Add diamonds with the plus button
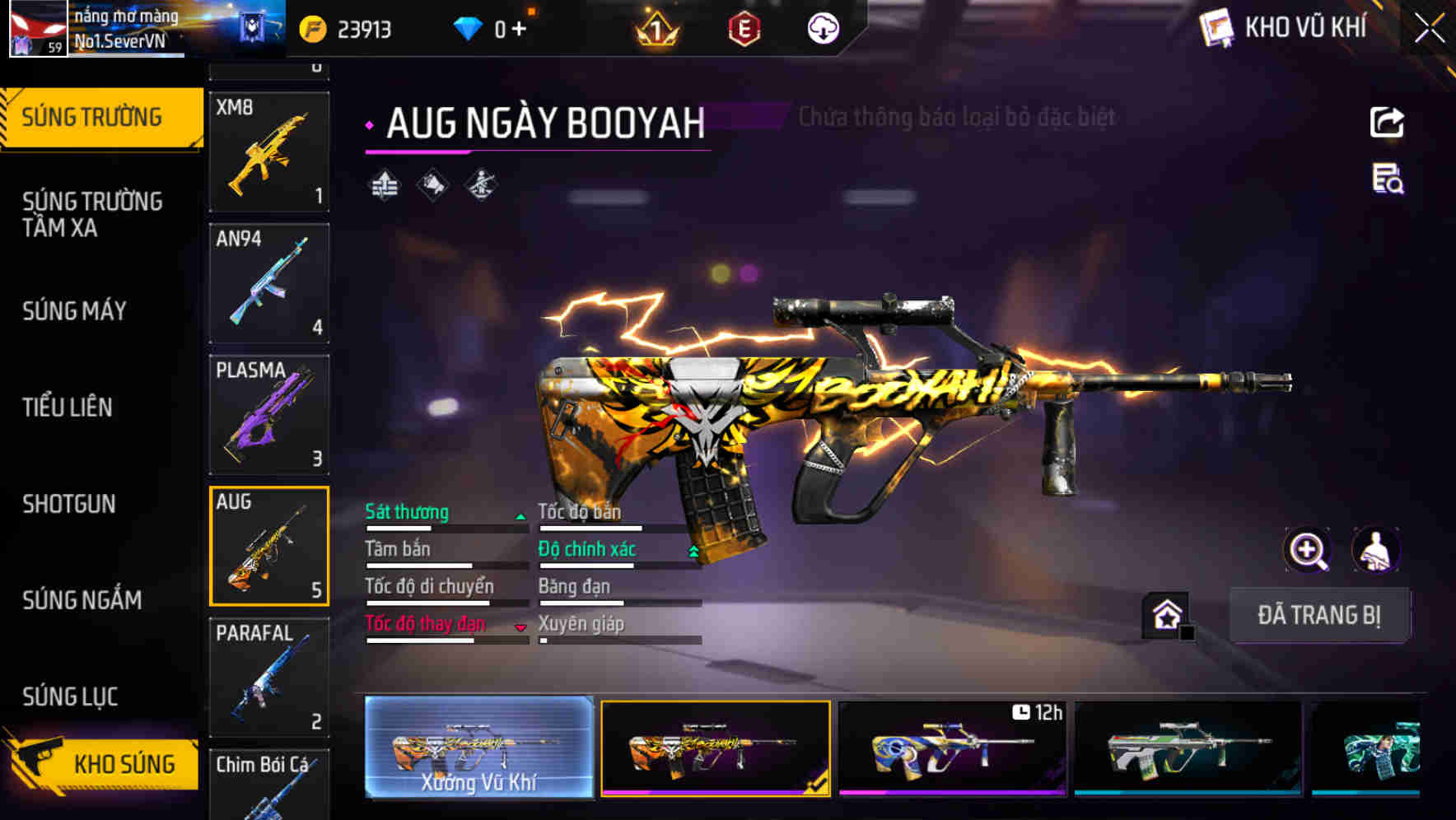The image size is (1456, 820). tap(519, 30)
